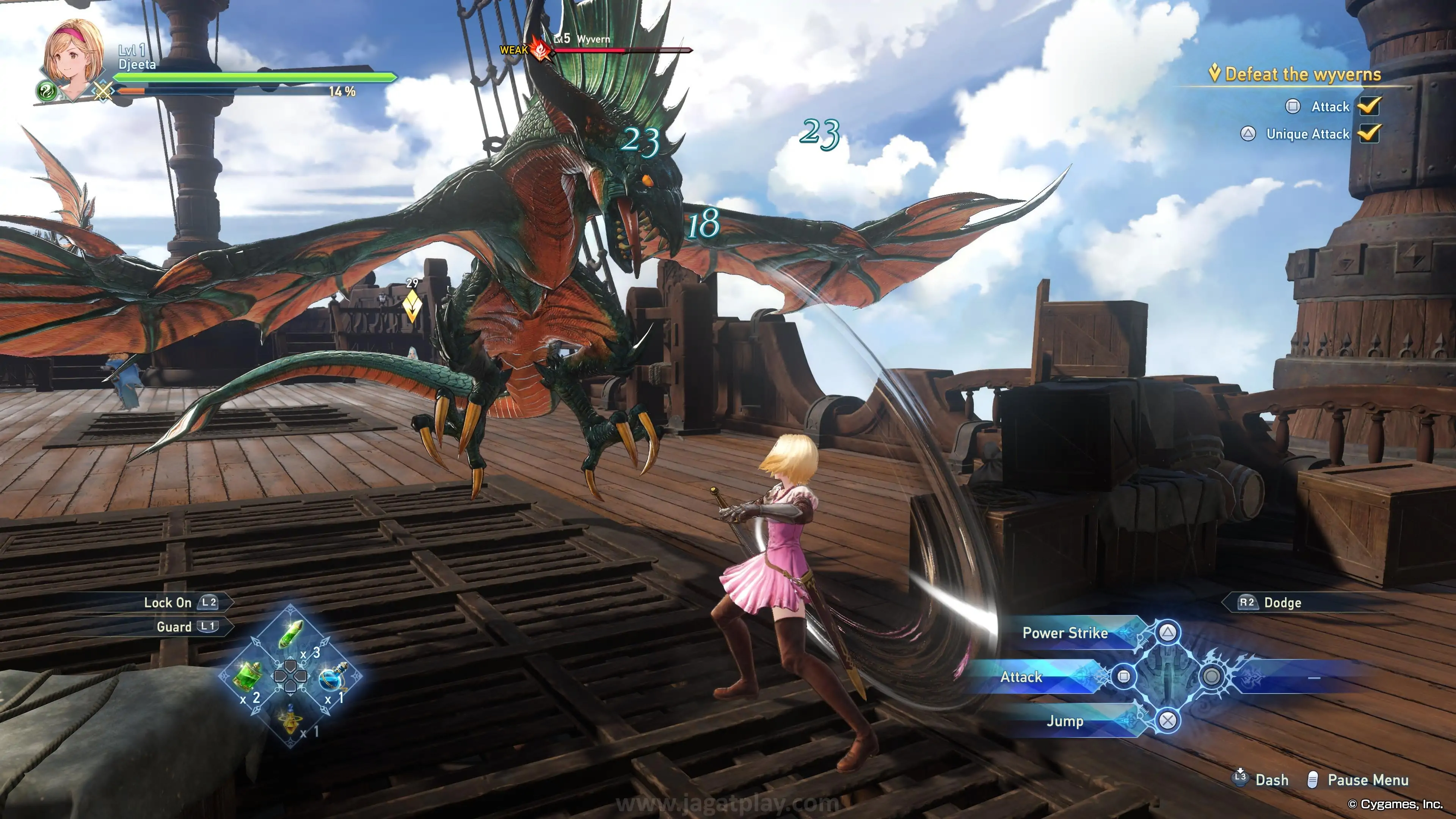
Task: Select the Jump action label
Action: [1065, 721]
